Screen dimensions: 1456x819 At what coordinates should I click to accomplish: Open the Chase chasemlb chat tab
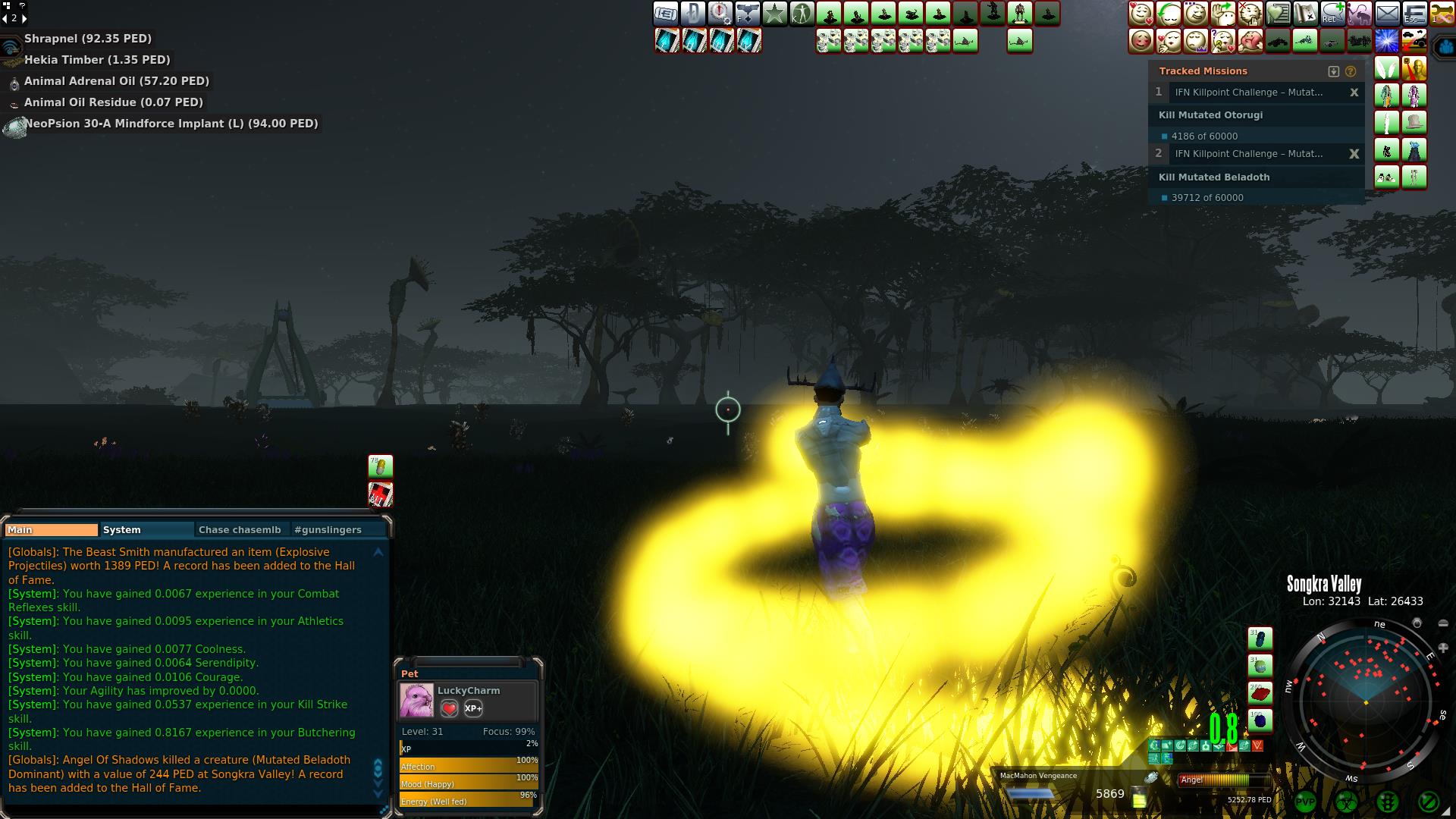point(240,530)
